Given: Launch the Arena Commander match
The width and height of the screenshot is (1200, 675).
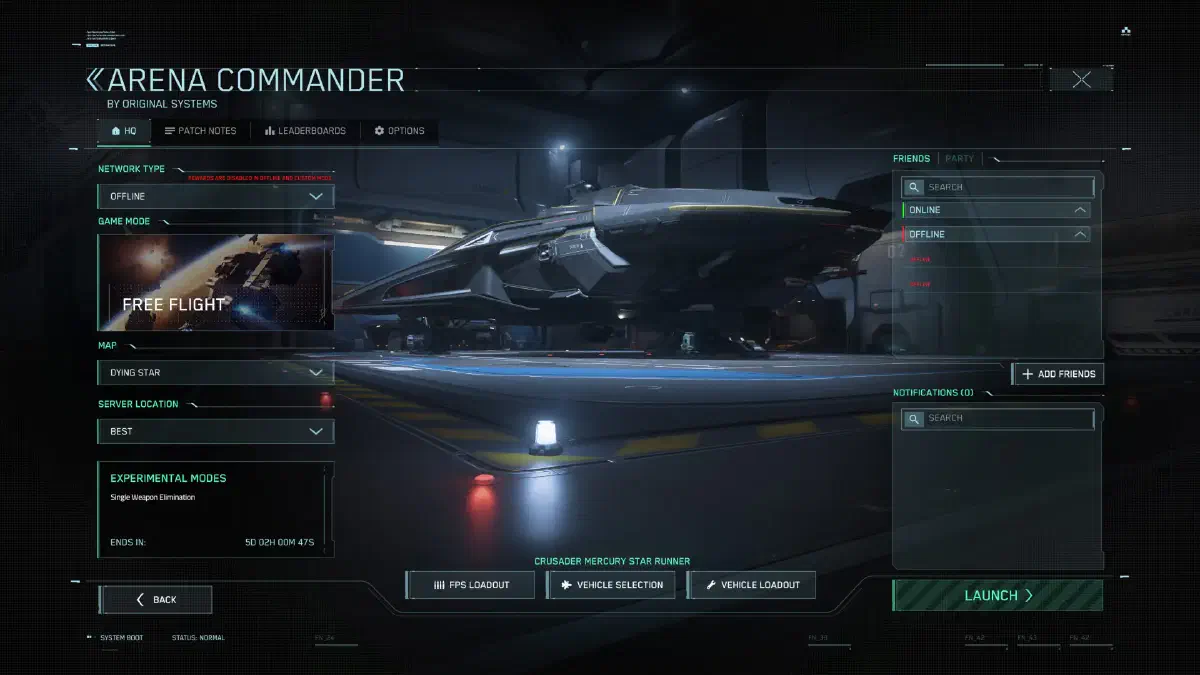Looking at the screenshot, I should [x=997, y=596].
